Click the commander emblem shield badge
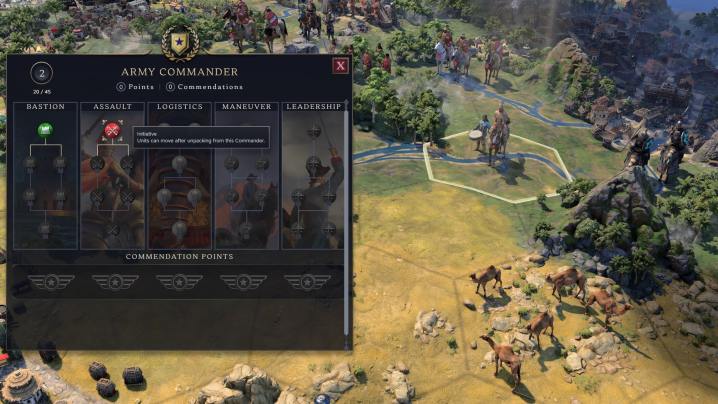 180,42
